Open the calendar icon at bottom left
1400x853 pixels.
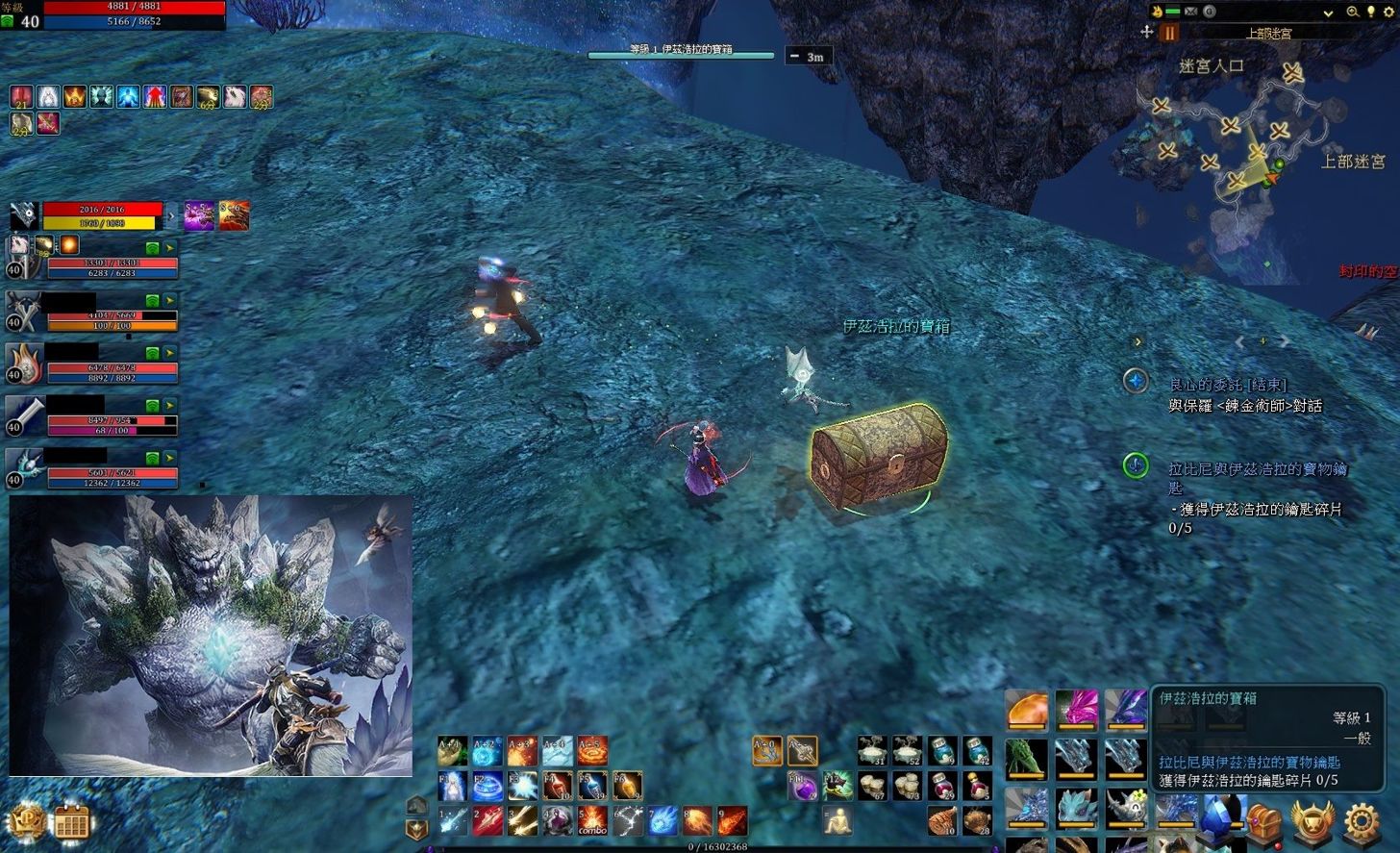(71, 823)
